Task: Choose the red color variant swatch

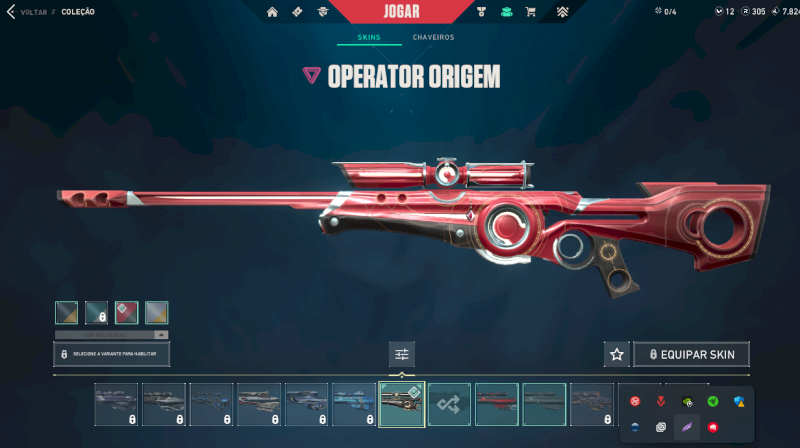Action: 126,312
